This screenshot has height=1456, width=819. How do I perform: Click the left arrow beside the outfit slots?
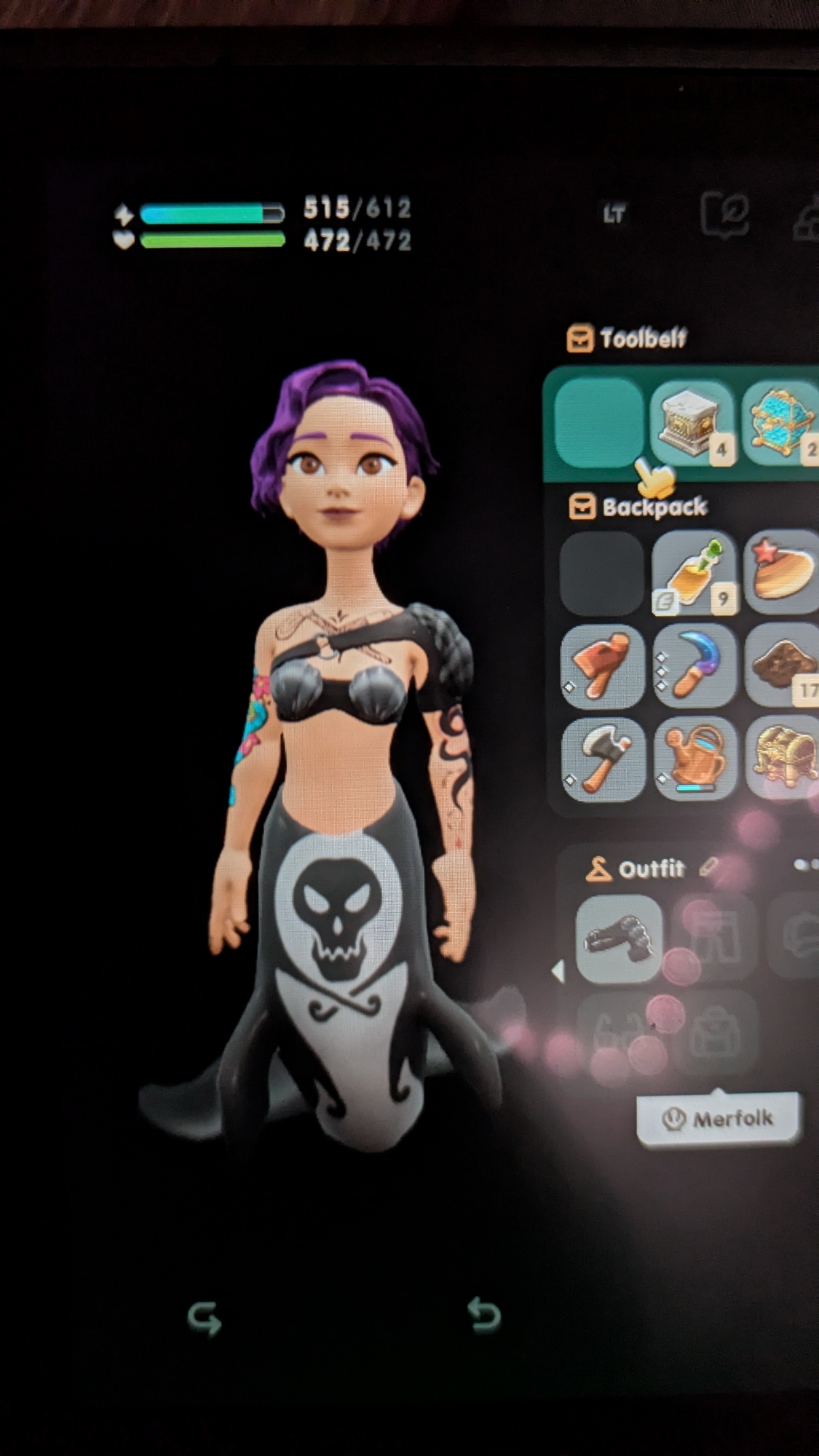(x=558, y=970)
